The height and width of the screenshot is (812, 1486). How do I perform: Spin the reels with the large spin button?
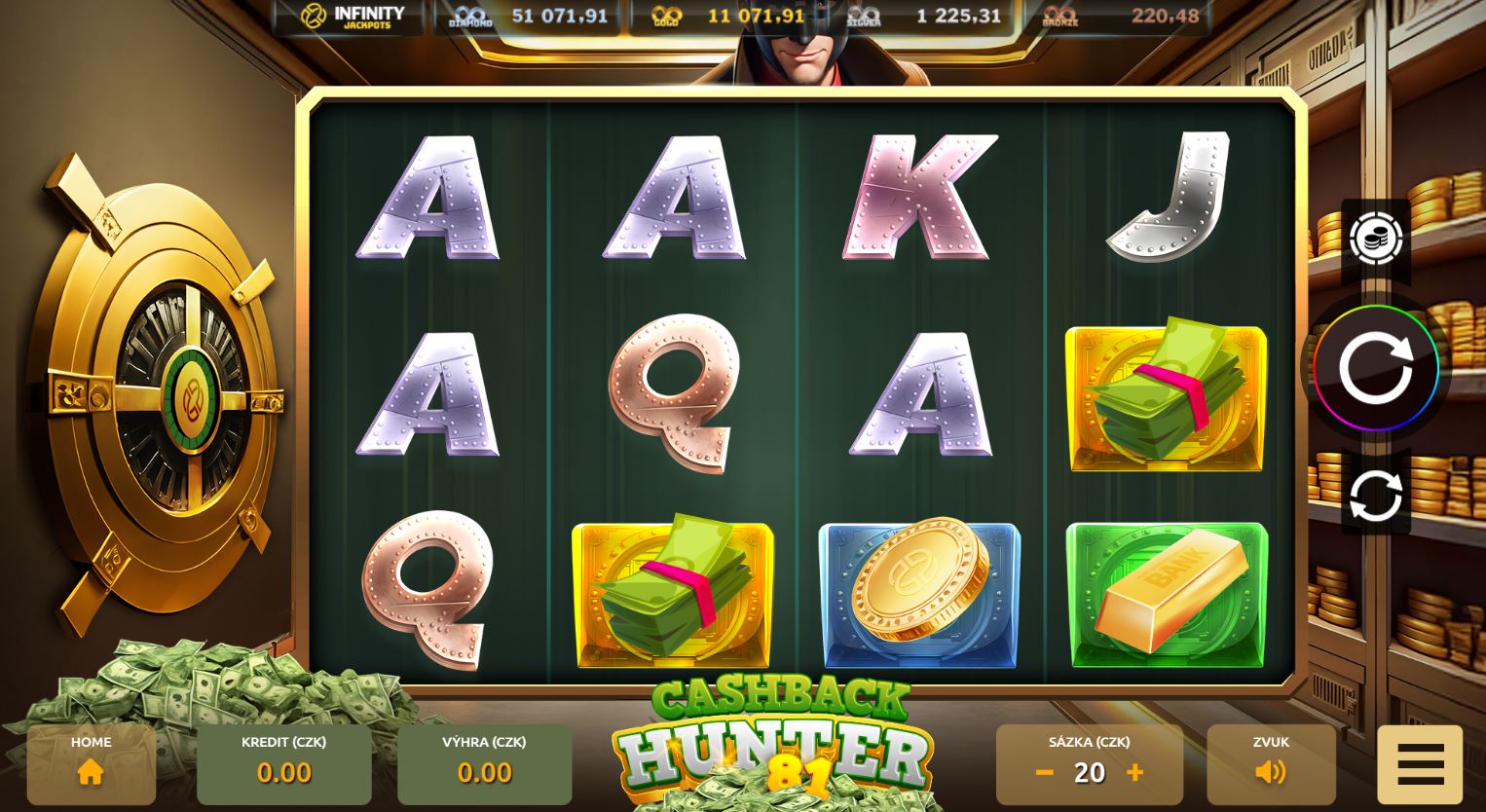tap(1376, 368)
